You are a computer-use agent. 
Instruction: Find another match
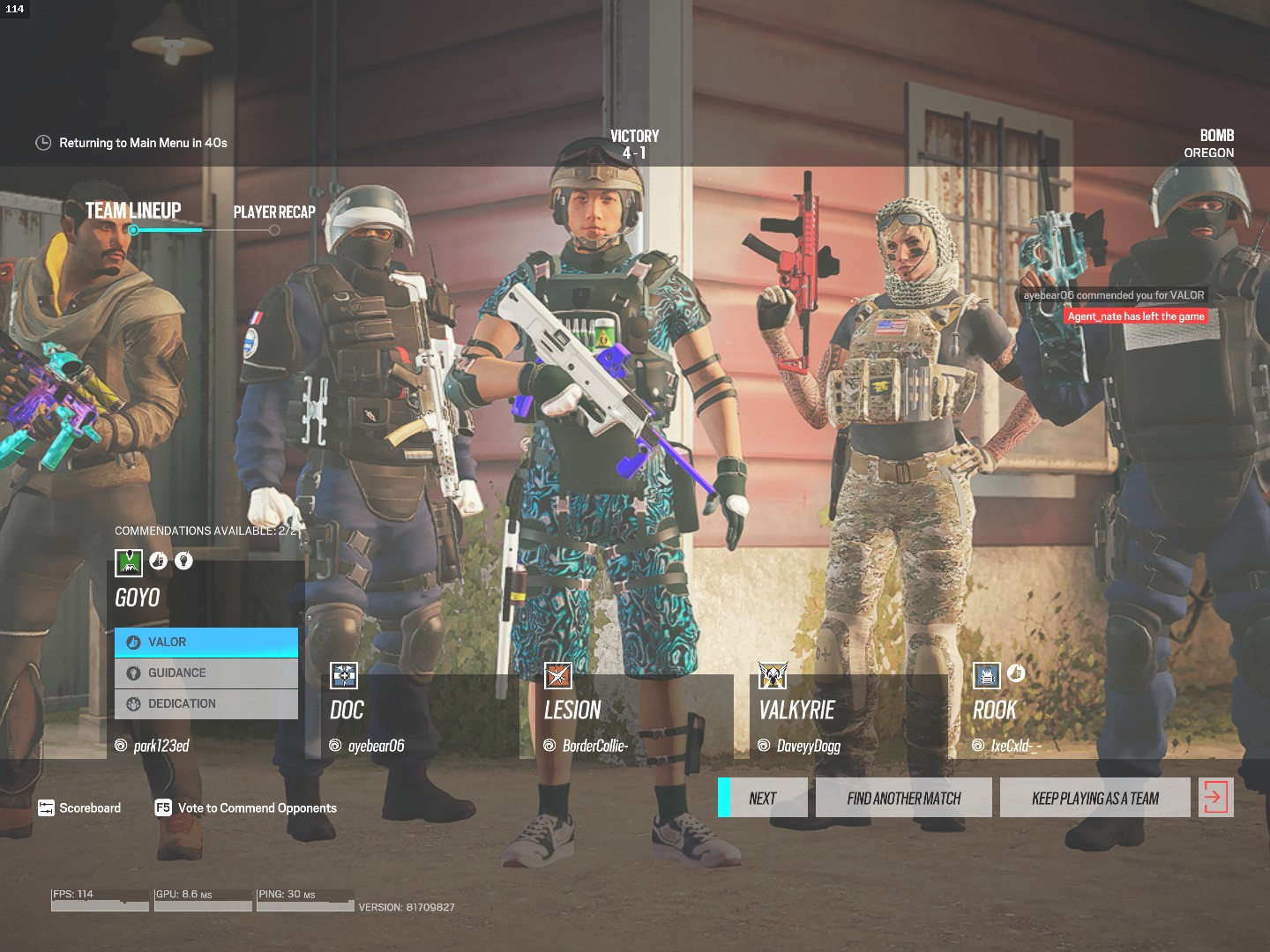904,799
